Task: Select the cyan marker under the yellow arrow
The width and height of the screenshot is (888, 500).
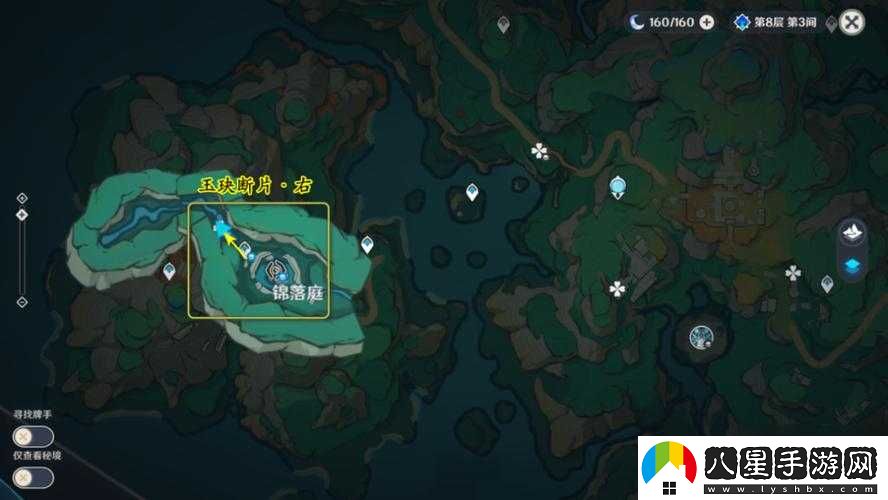Action: [x=220, y=230]
